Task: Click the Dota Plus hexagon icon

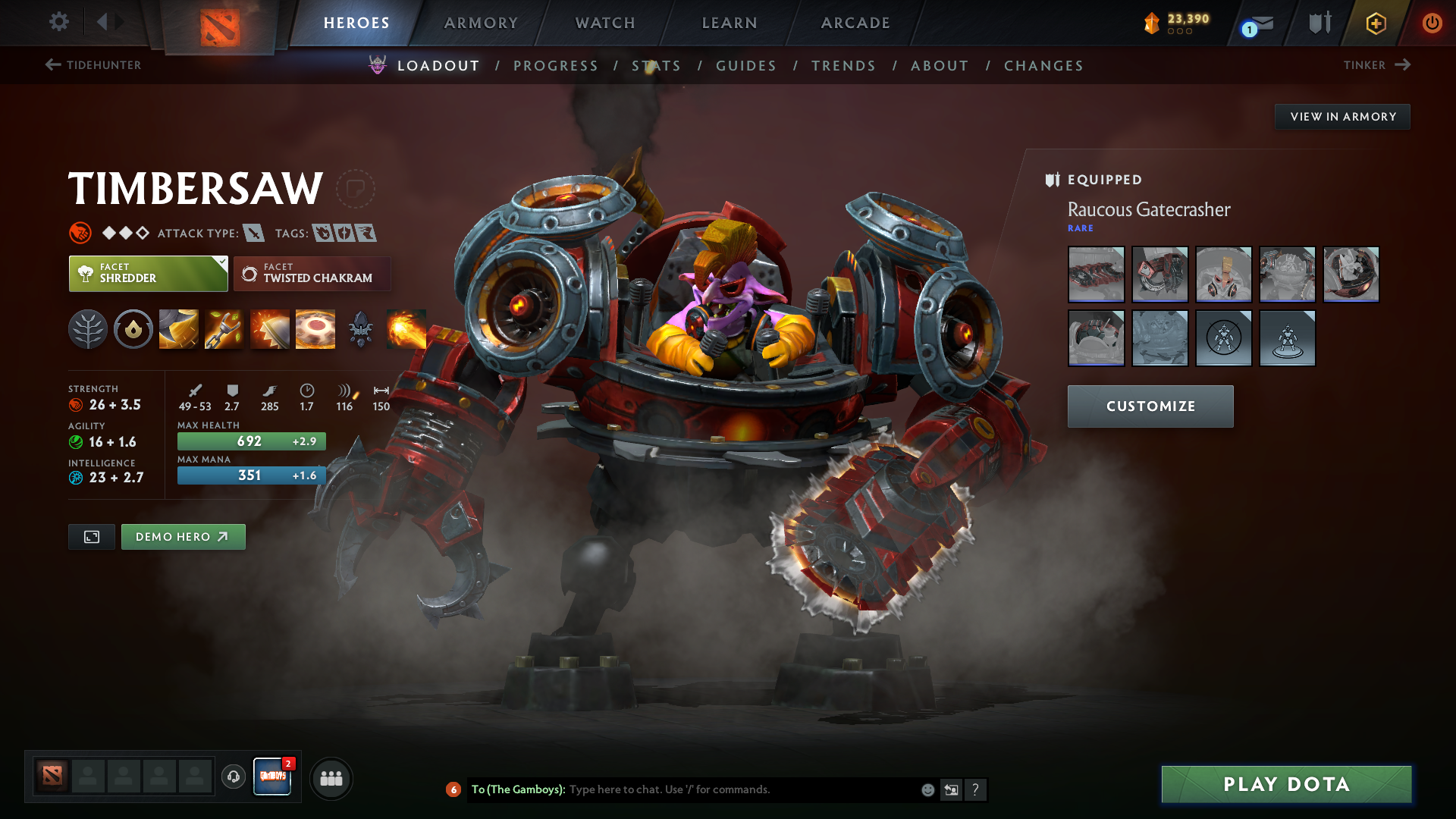Action: coord(1375,23)
